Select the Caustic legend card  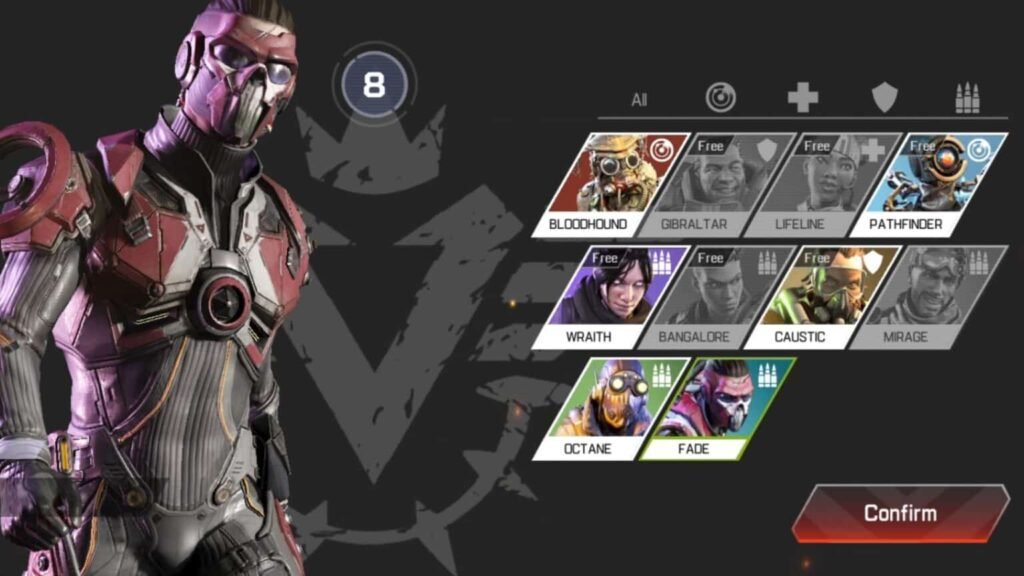click(x=822, y=297)
